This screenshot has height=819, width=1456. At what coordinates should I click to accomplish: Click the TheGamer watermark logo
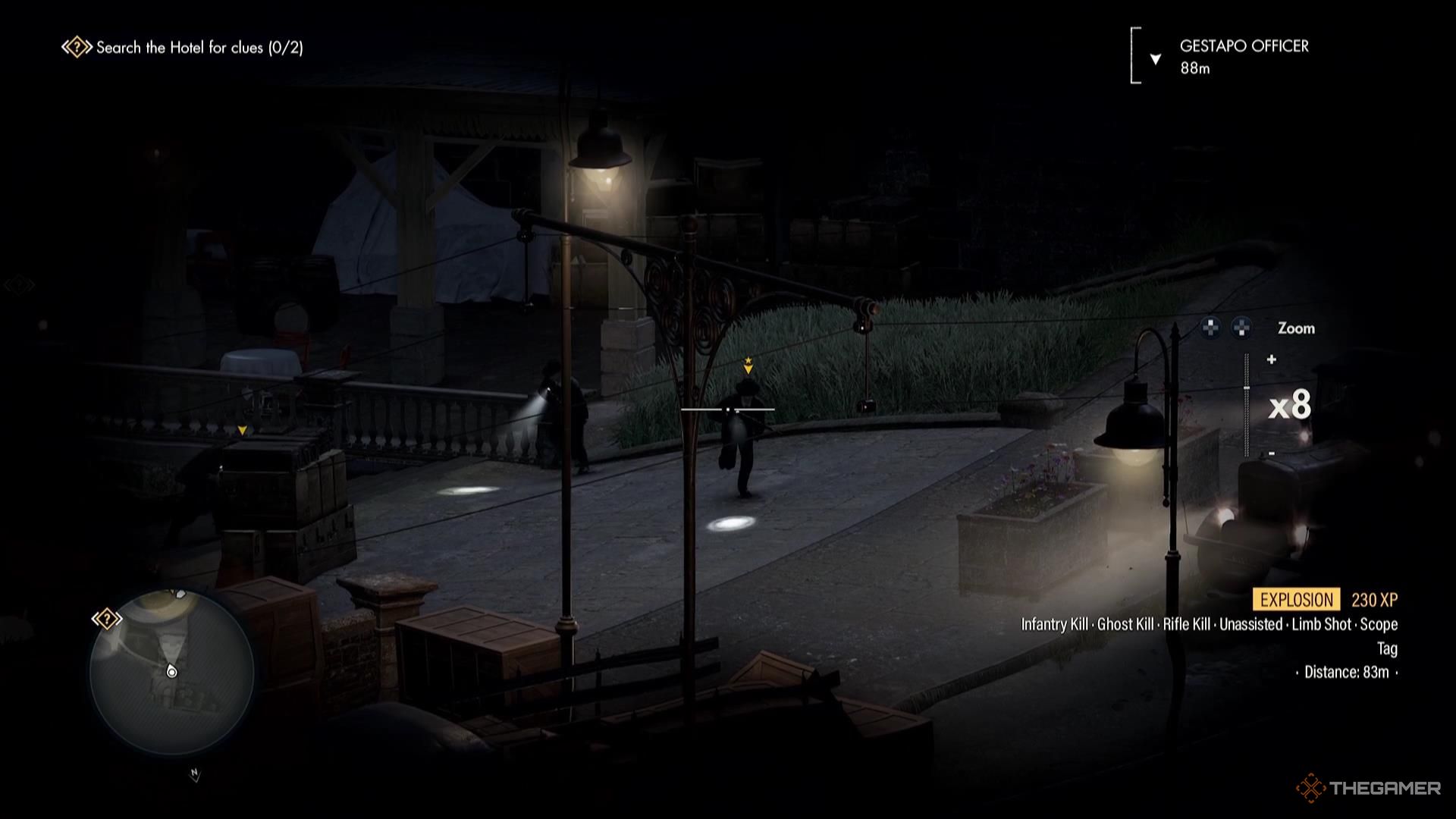click(x=1369, y=788)
